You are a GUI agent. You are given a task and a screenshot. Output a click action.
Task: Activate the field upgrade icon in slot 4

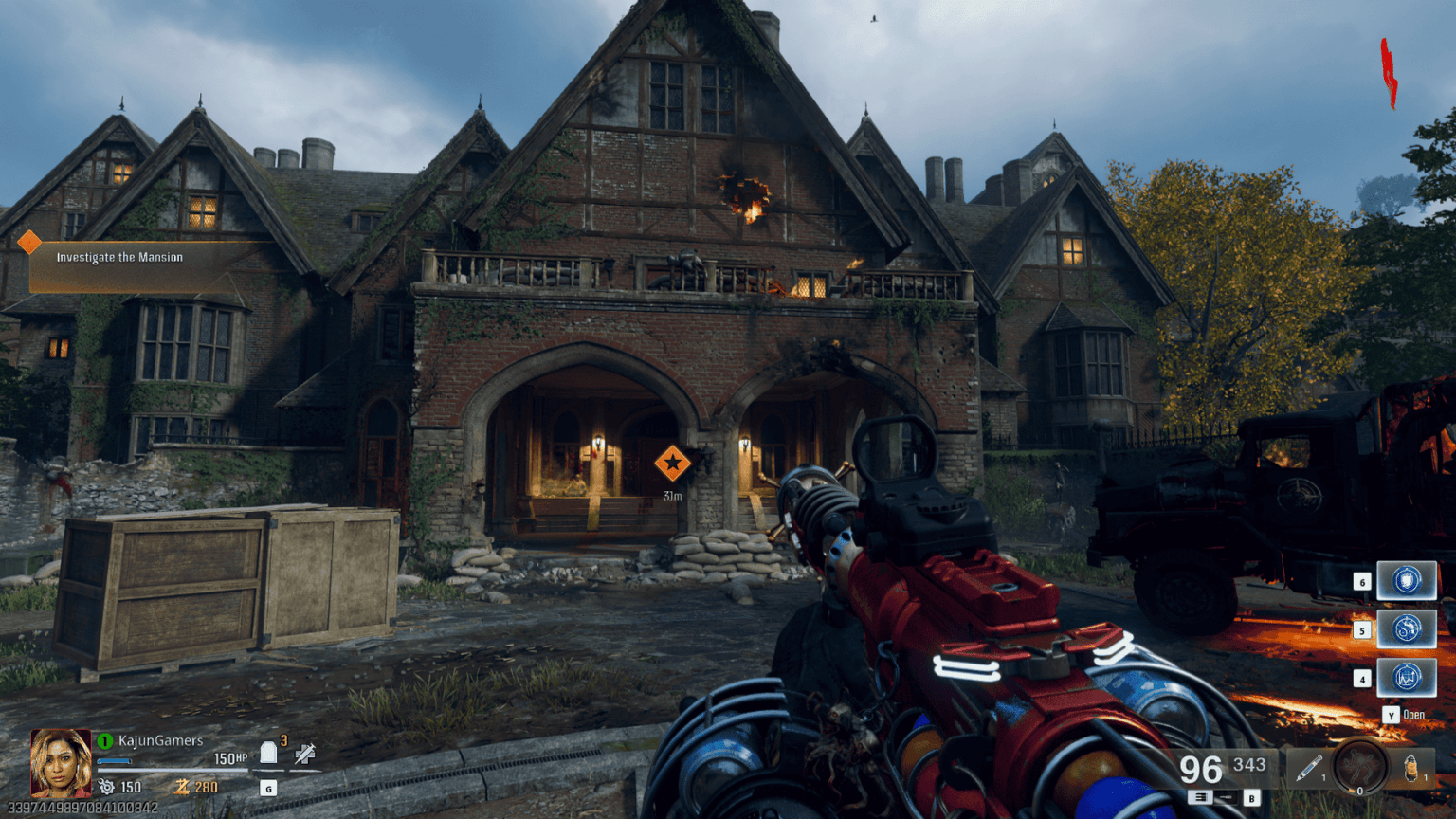coord(1406,679)
